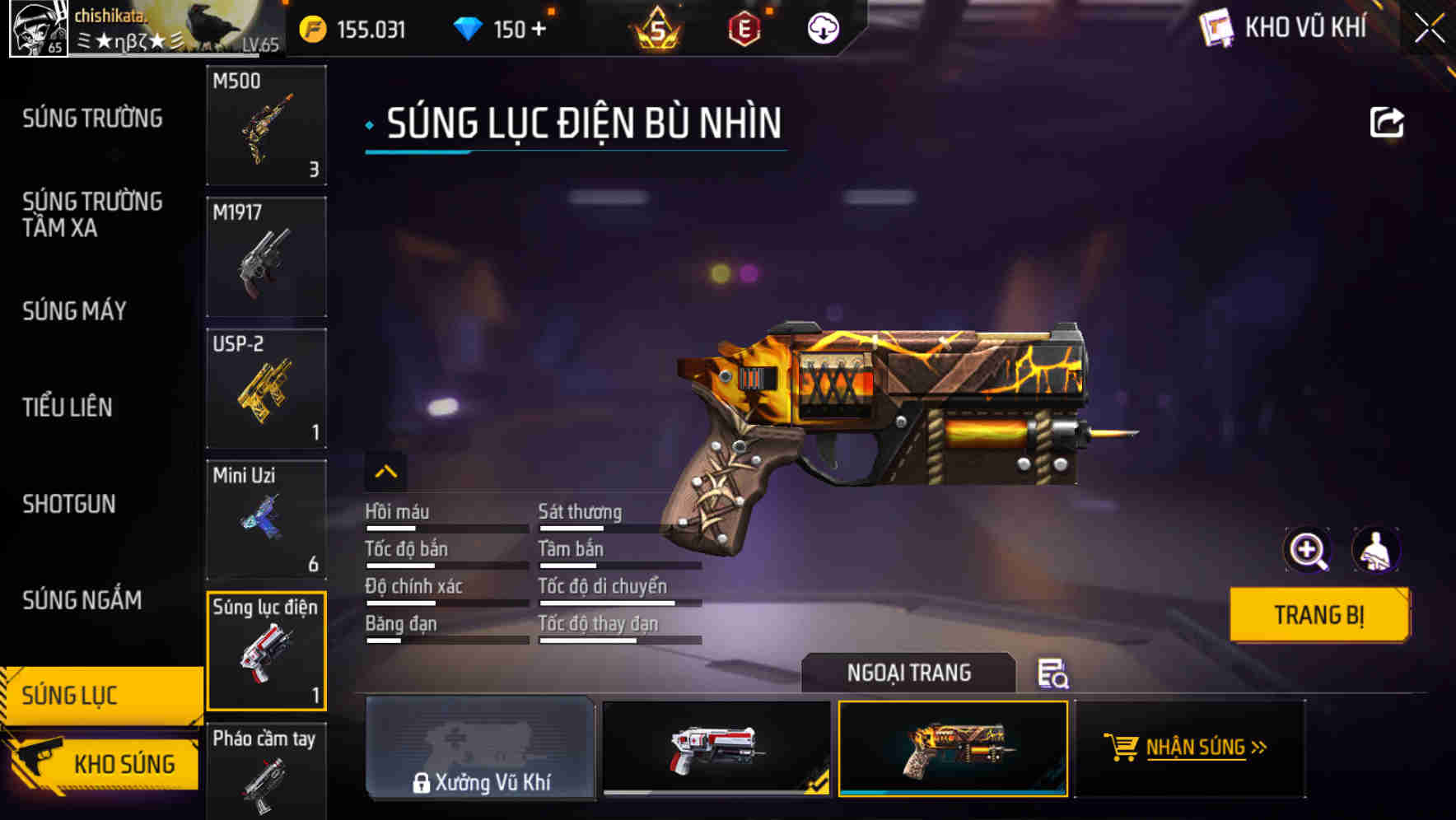Zoom in with the magnifier preview icon
The width and height of the screenshot is (1456, 820).
(x=1308, y=549)
